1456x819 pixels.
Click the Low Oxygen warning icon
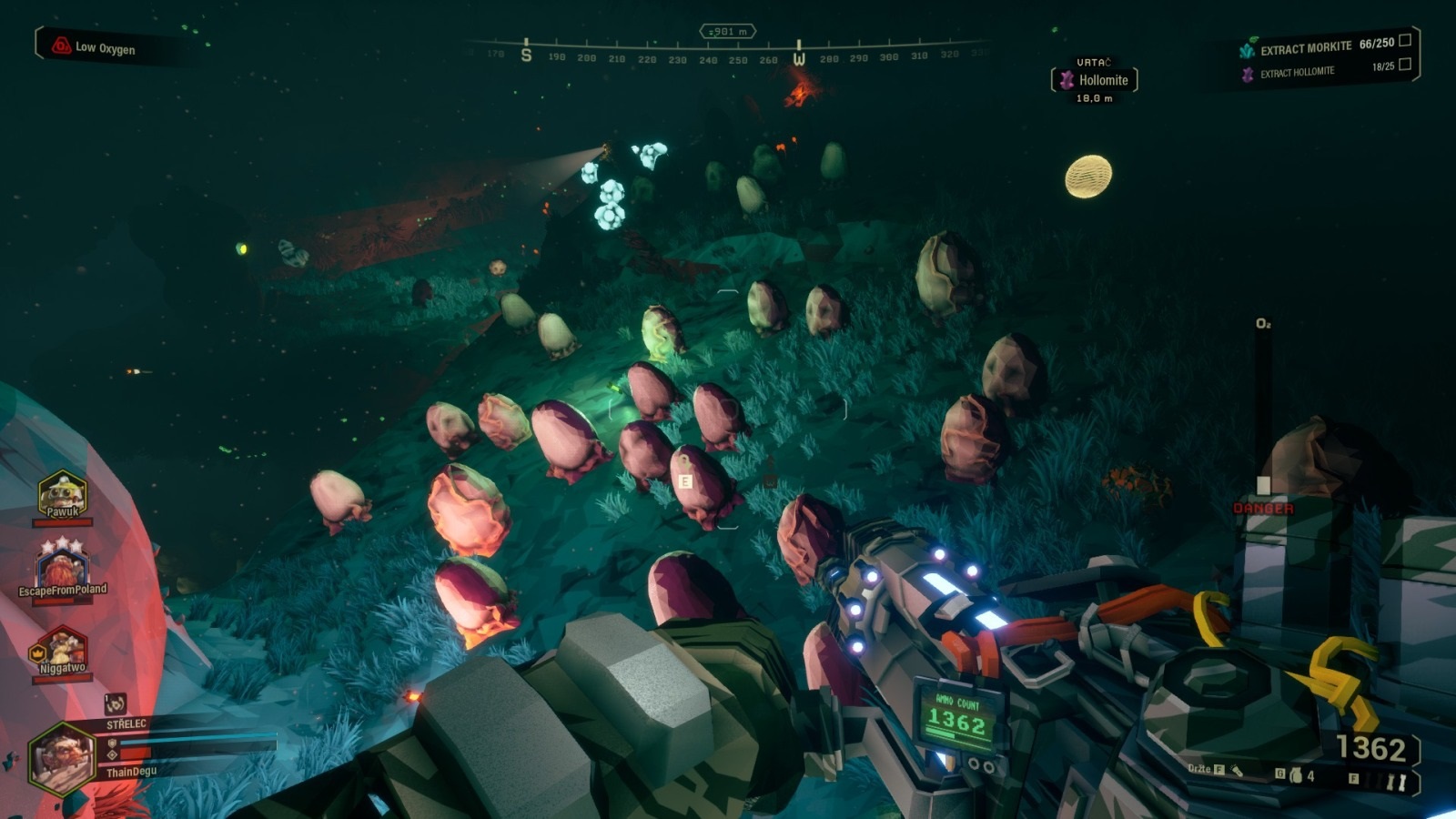point(61,45)
